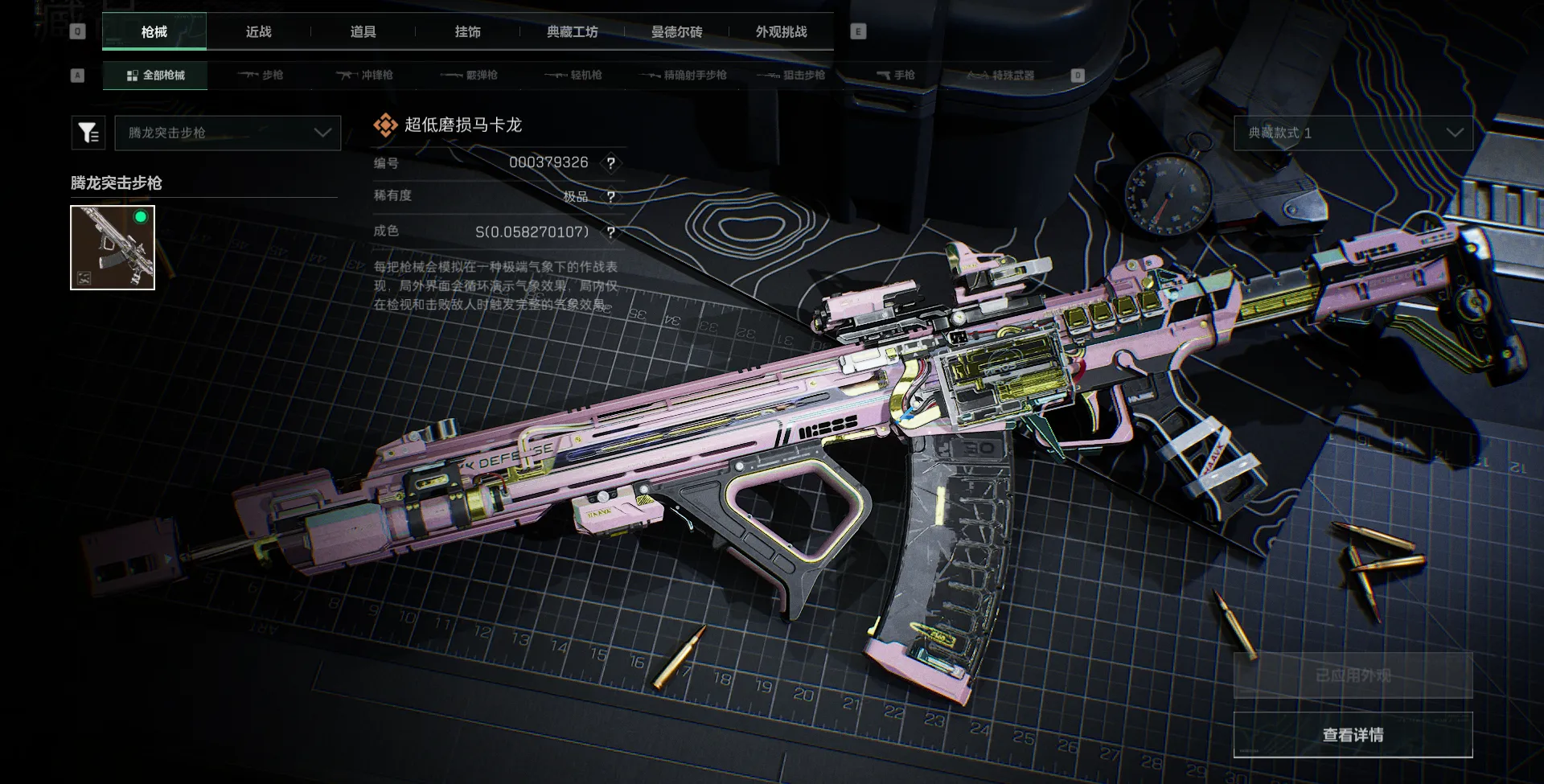This screenshot has width=1544, height=784.
Task: Click the 查看详情 view details button
Action: click(1353, 735)
